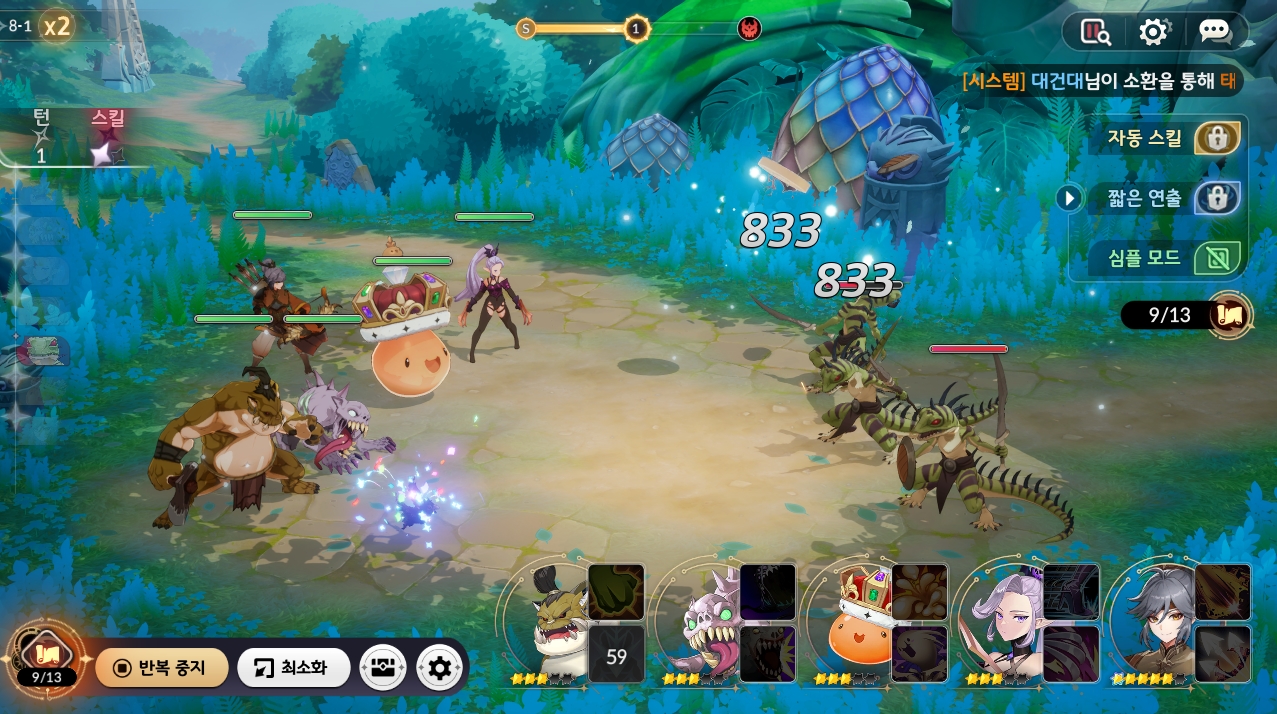The image size is (1277, 714).
Task: Open the treasure chest rewards button
Action: click(x=382, y=668)
